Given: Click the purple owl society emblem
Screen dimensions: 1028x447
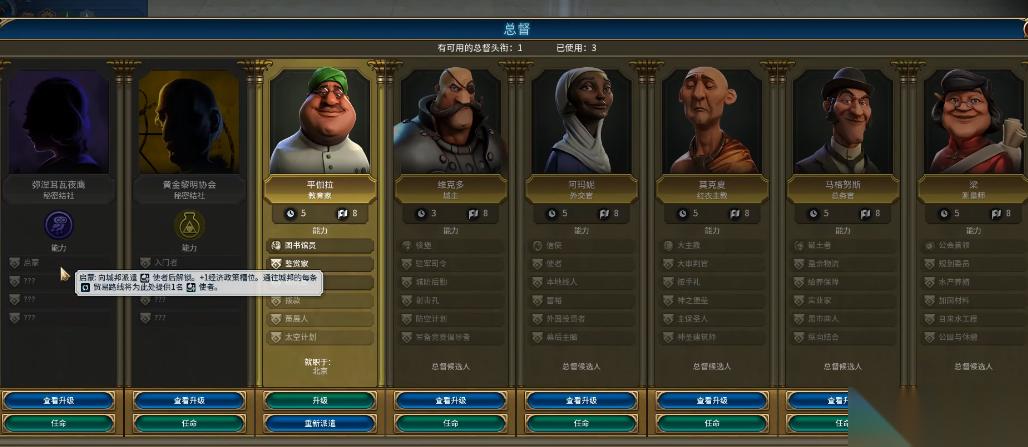Looking at the screenshot, I should coord(58,224).
